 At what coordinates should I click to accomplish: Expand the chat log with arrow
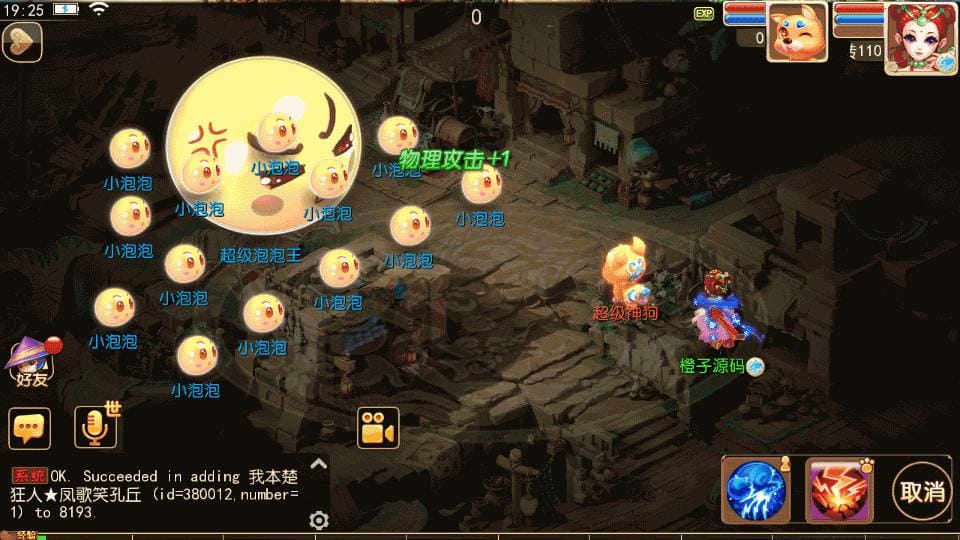coord(319,464)
